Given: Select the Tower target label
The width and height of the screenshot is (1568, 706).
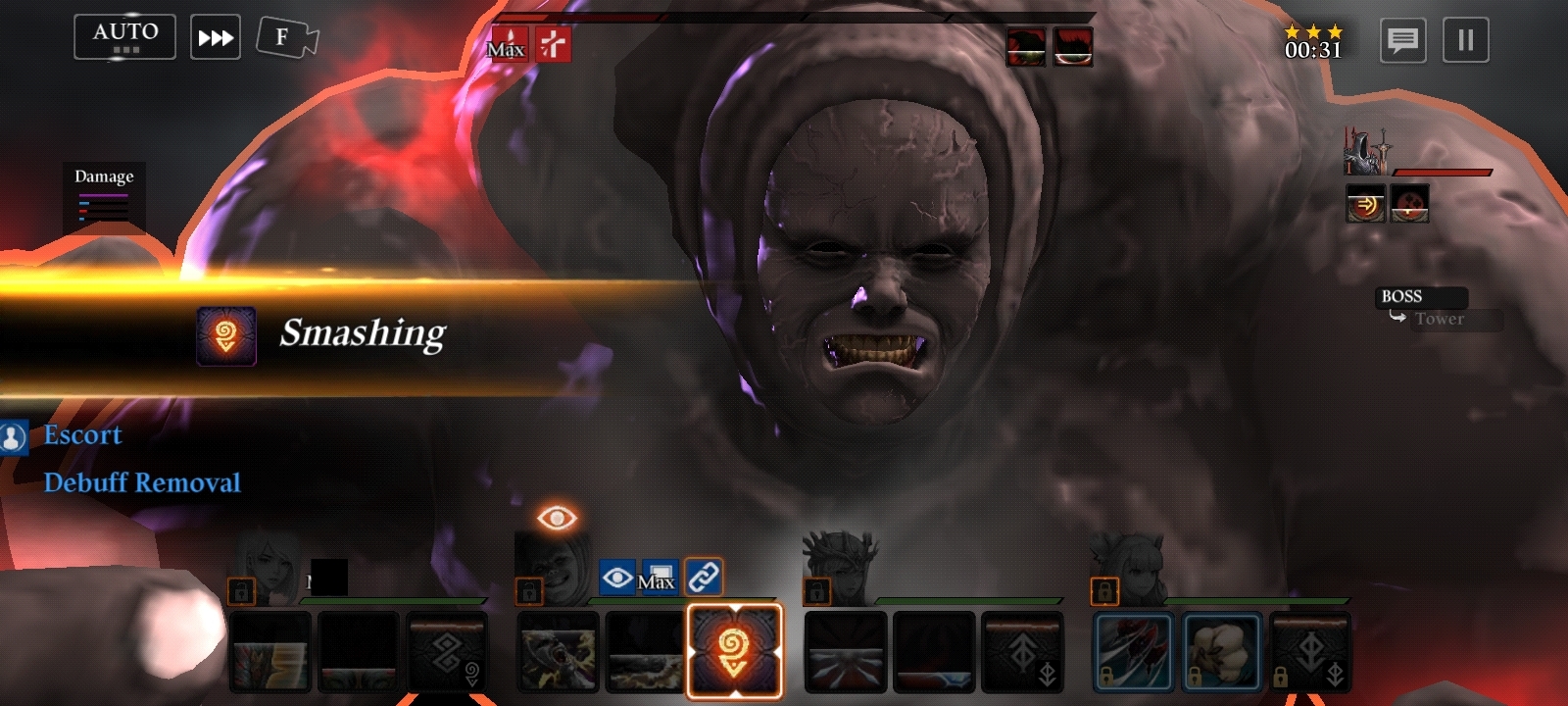Looking at the screenshot, I should pyautogui.click(x=1439, y=319).
